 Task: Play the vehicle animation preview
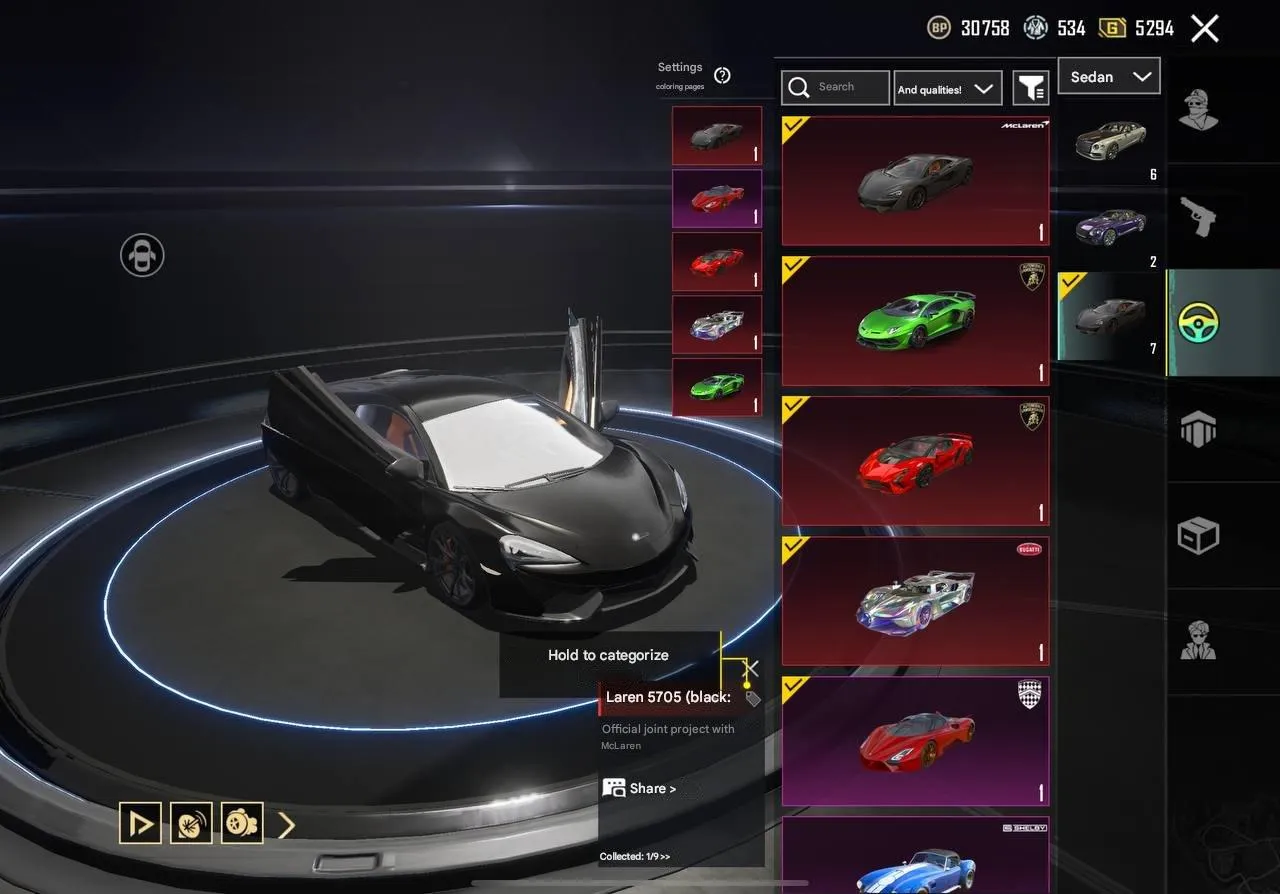[x=140, y=823]
